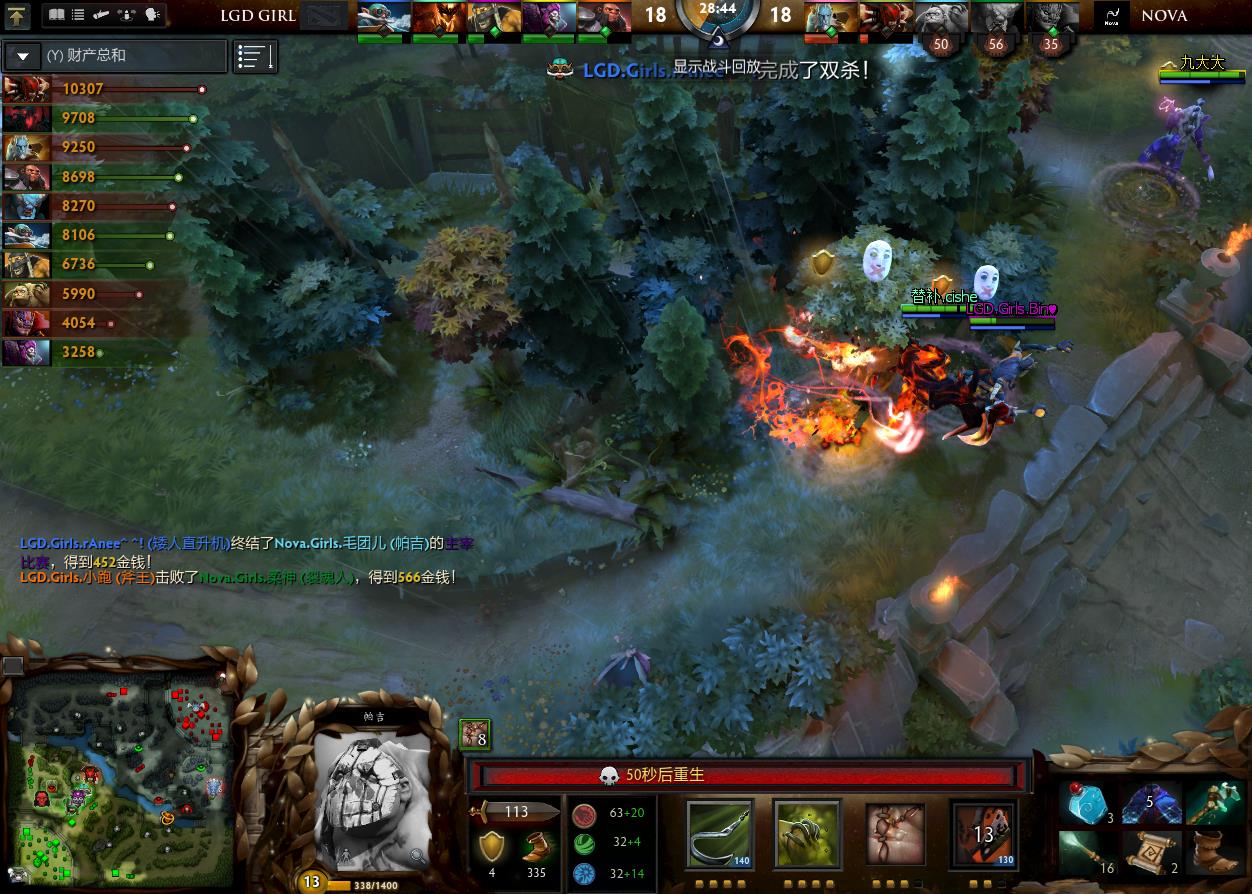Viewport: 1252px width, 894px height.
Task: Open the book icon in the top toolbar
Action: (x=57, y=15)
